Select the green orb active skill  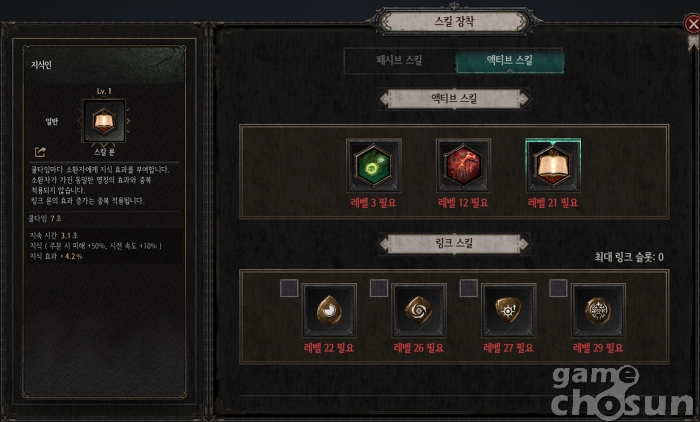click(x=374, y=165)
